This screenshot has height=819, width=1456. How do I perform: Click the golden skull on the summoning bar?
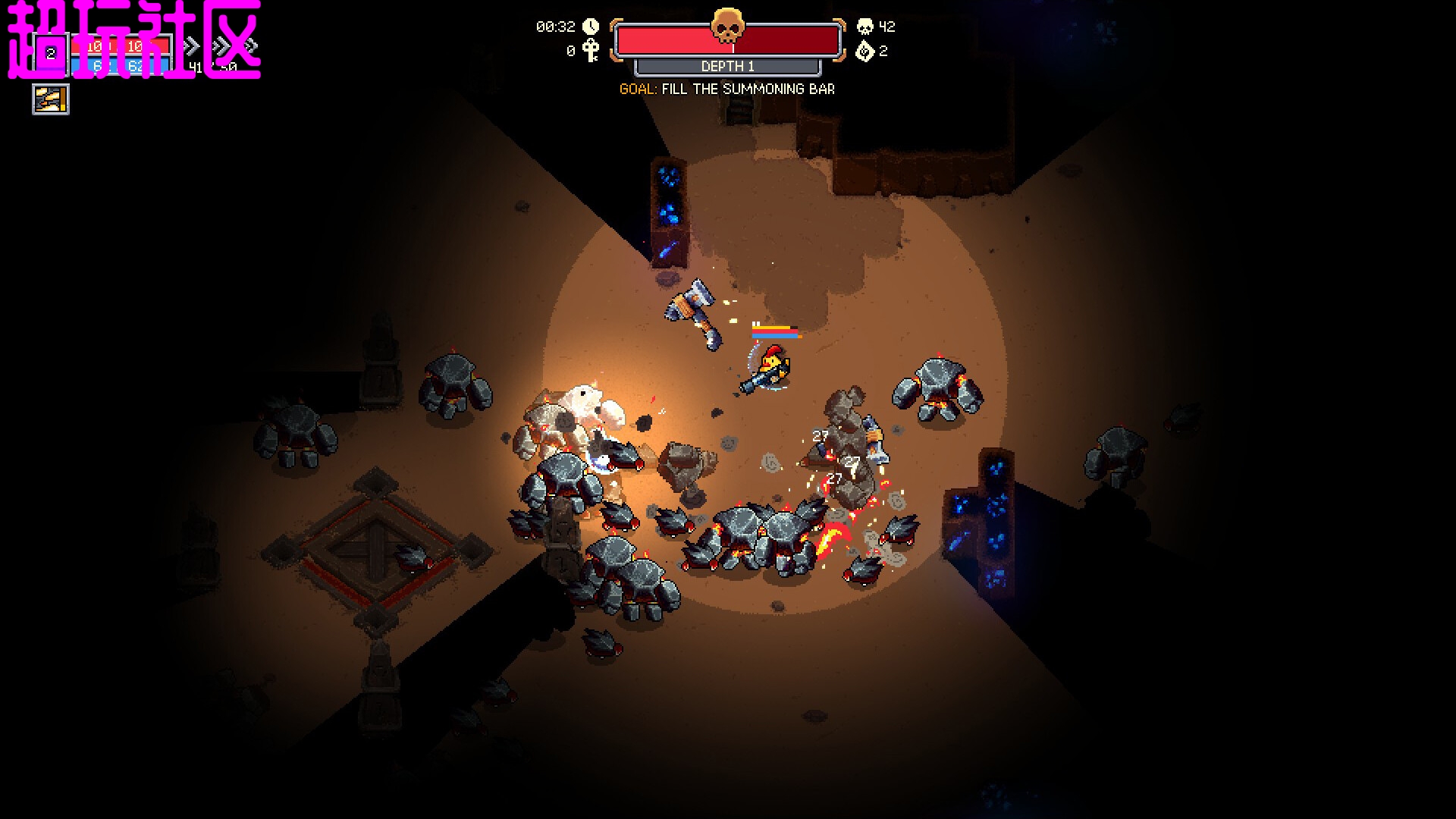727,27
